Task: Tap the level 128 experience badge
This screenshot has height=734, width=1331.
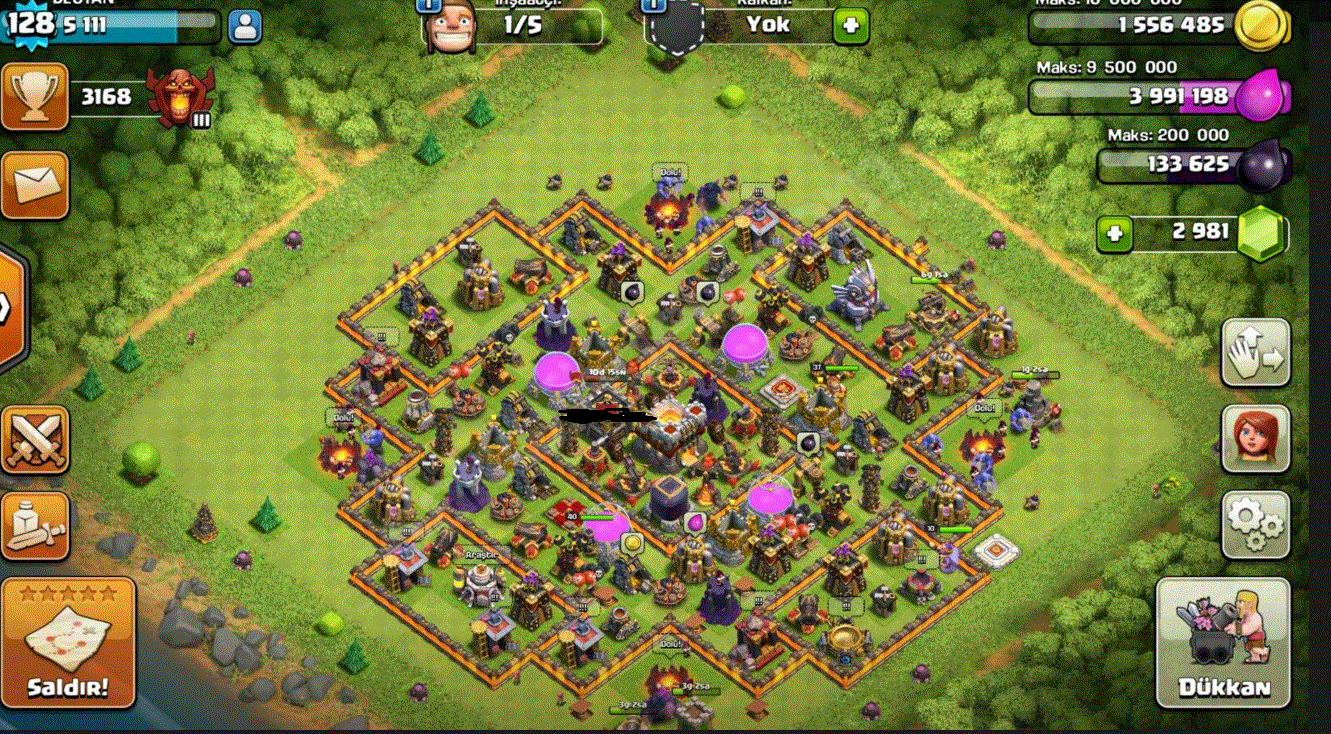Action: coord(30,26)
